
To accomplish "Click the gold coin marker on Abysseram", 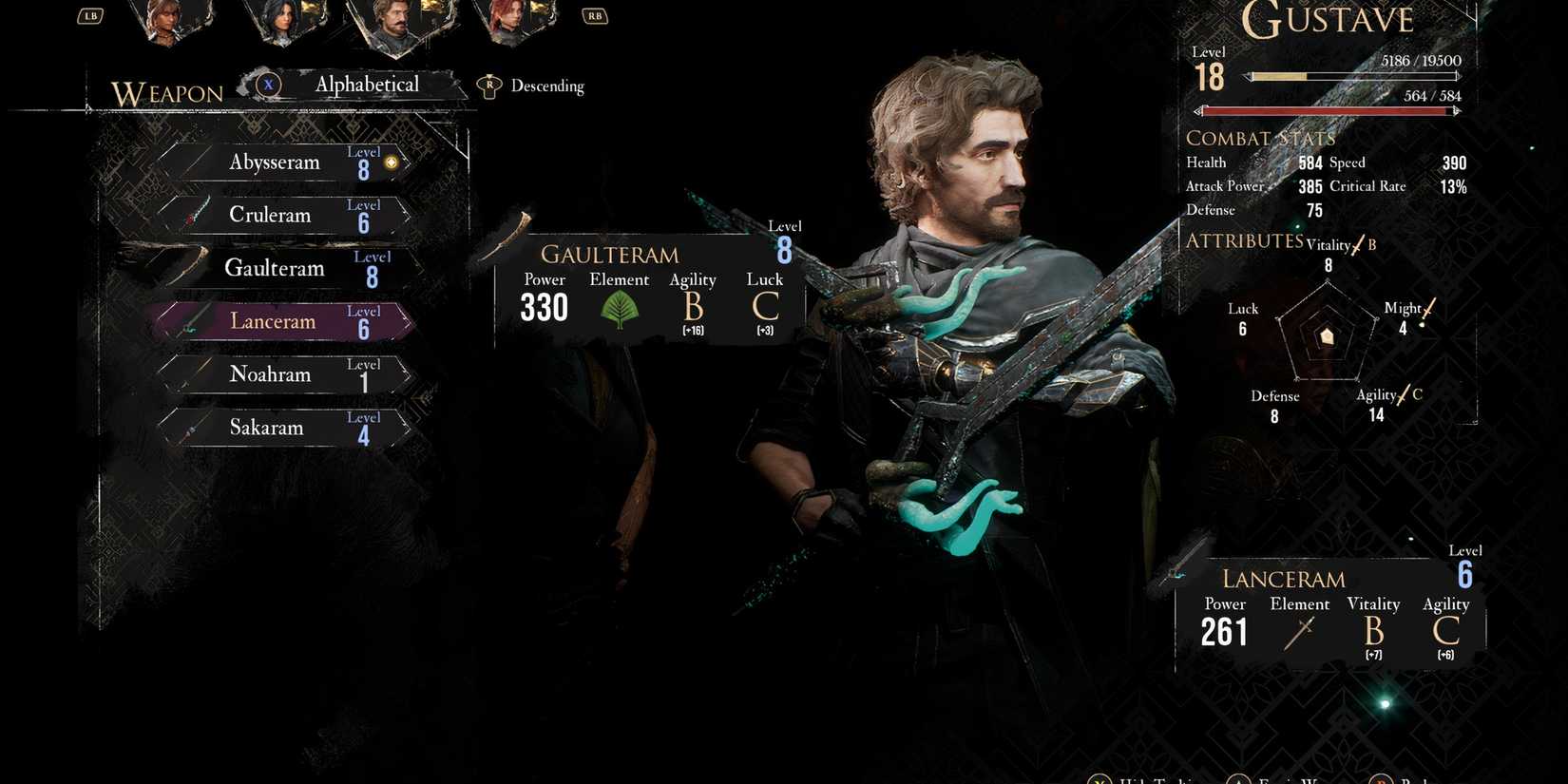I will [x=391, y=162].
